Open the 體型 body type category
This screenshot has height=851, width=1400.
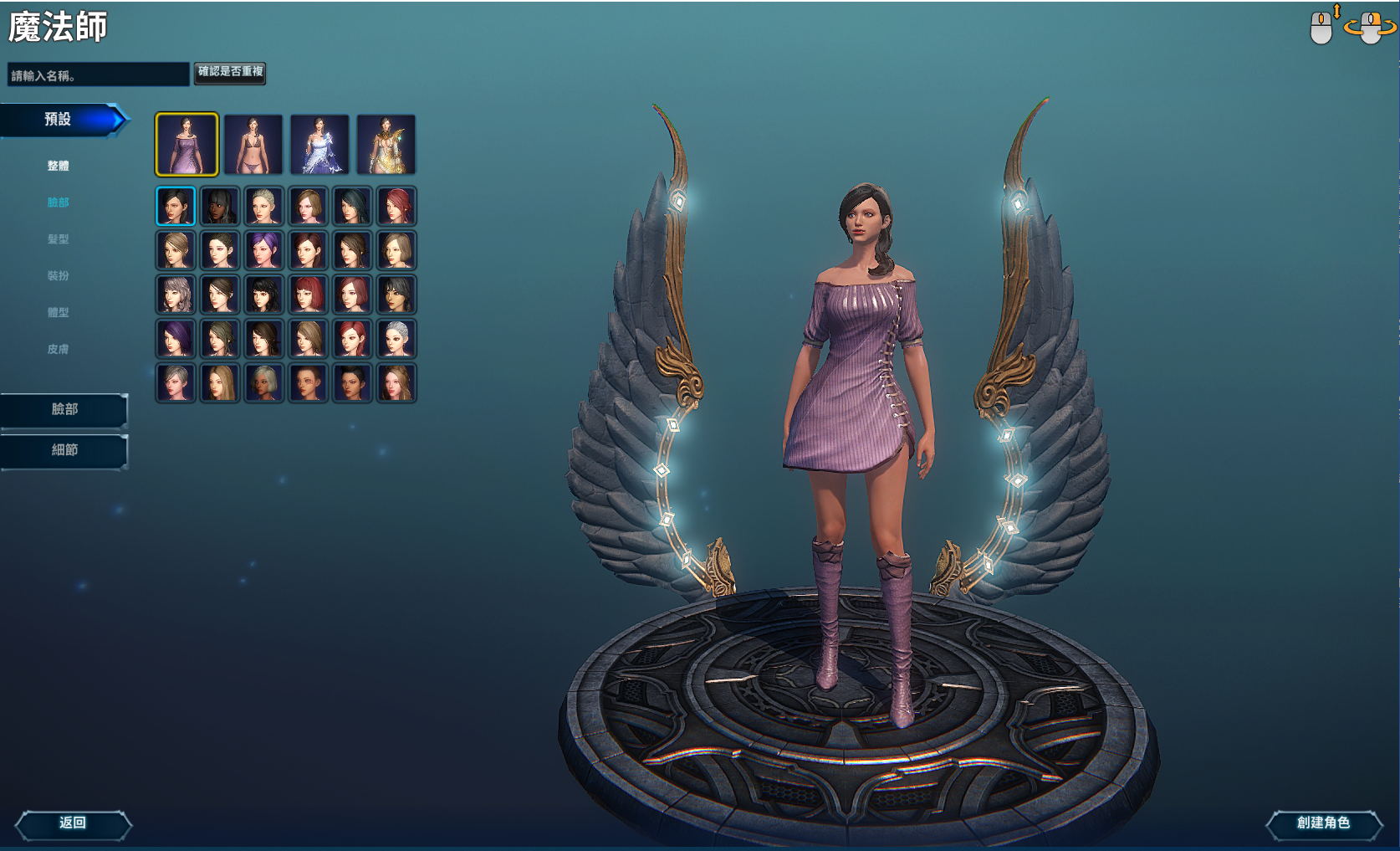[x=58, y=313]
